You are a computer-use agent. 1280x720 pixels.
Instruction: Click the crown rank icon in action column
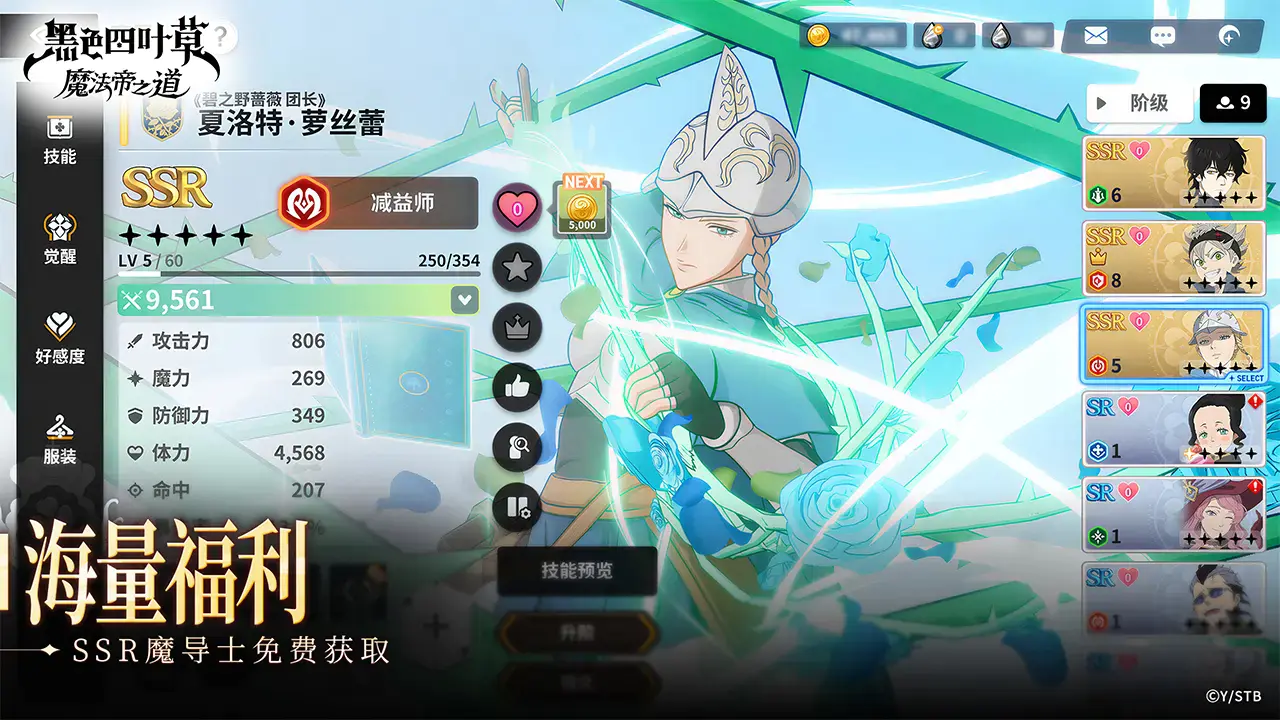tap(517, 328)
